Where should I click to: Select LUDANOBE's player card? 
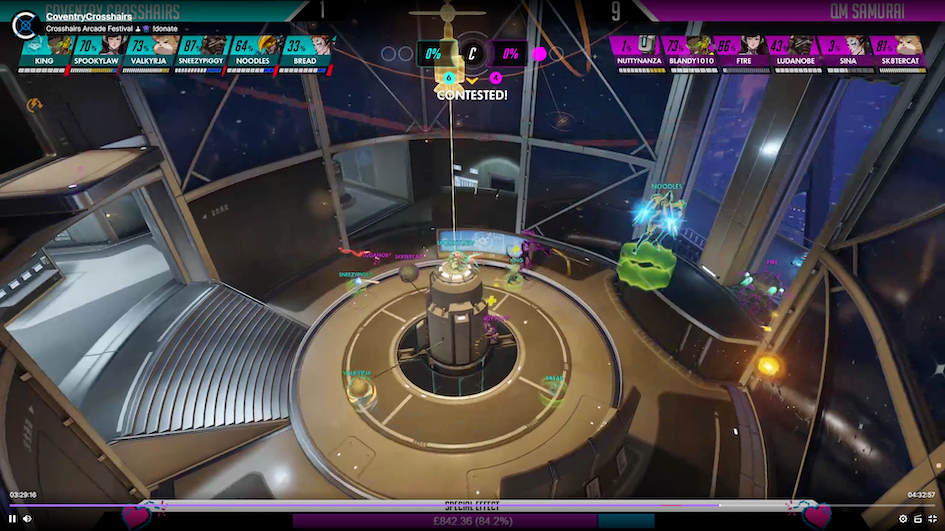coord(791,51)
